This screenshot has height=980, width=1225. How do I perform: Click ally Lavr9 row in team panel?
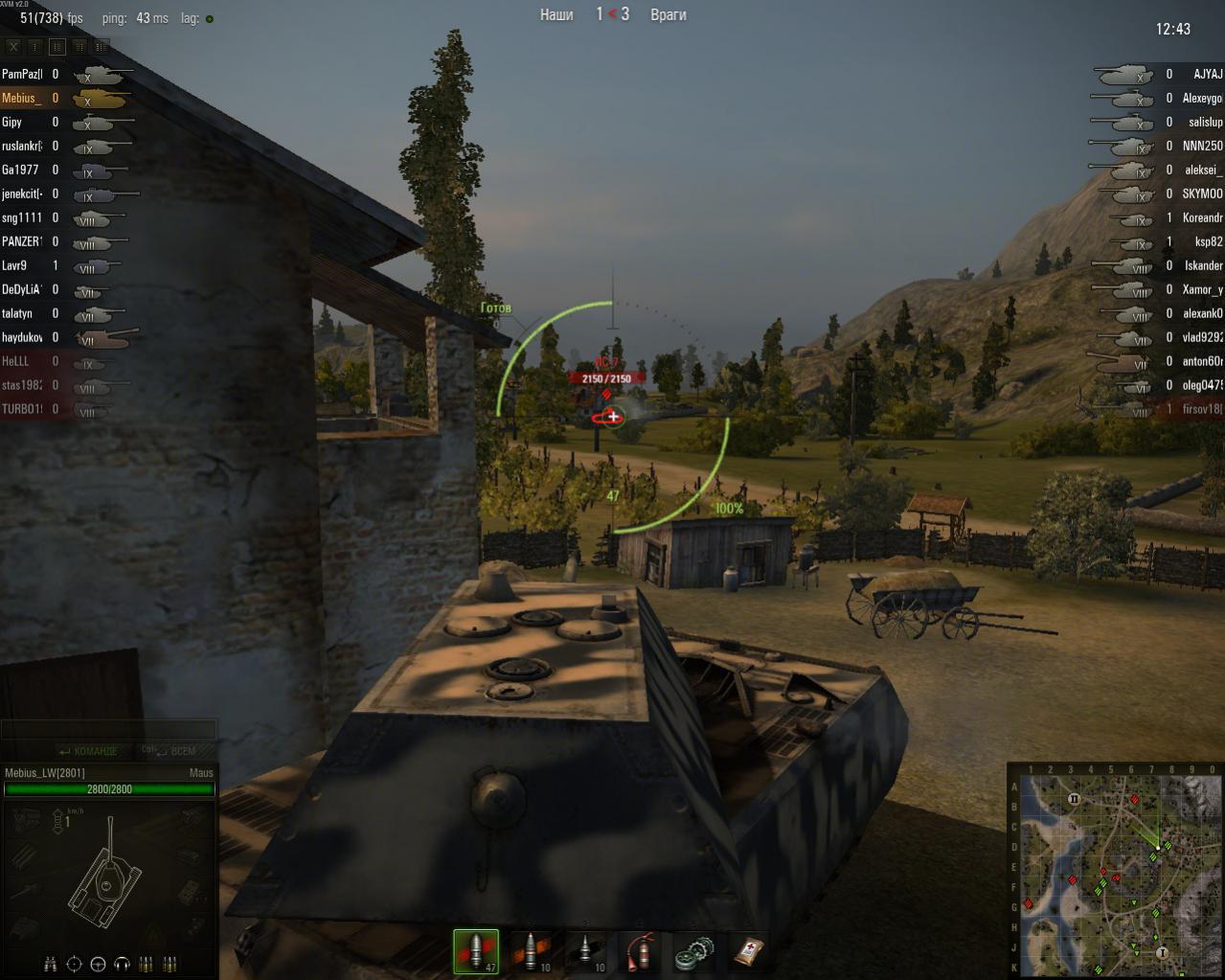tap(14, 265)
